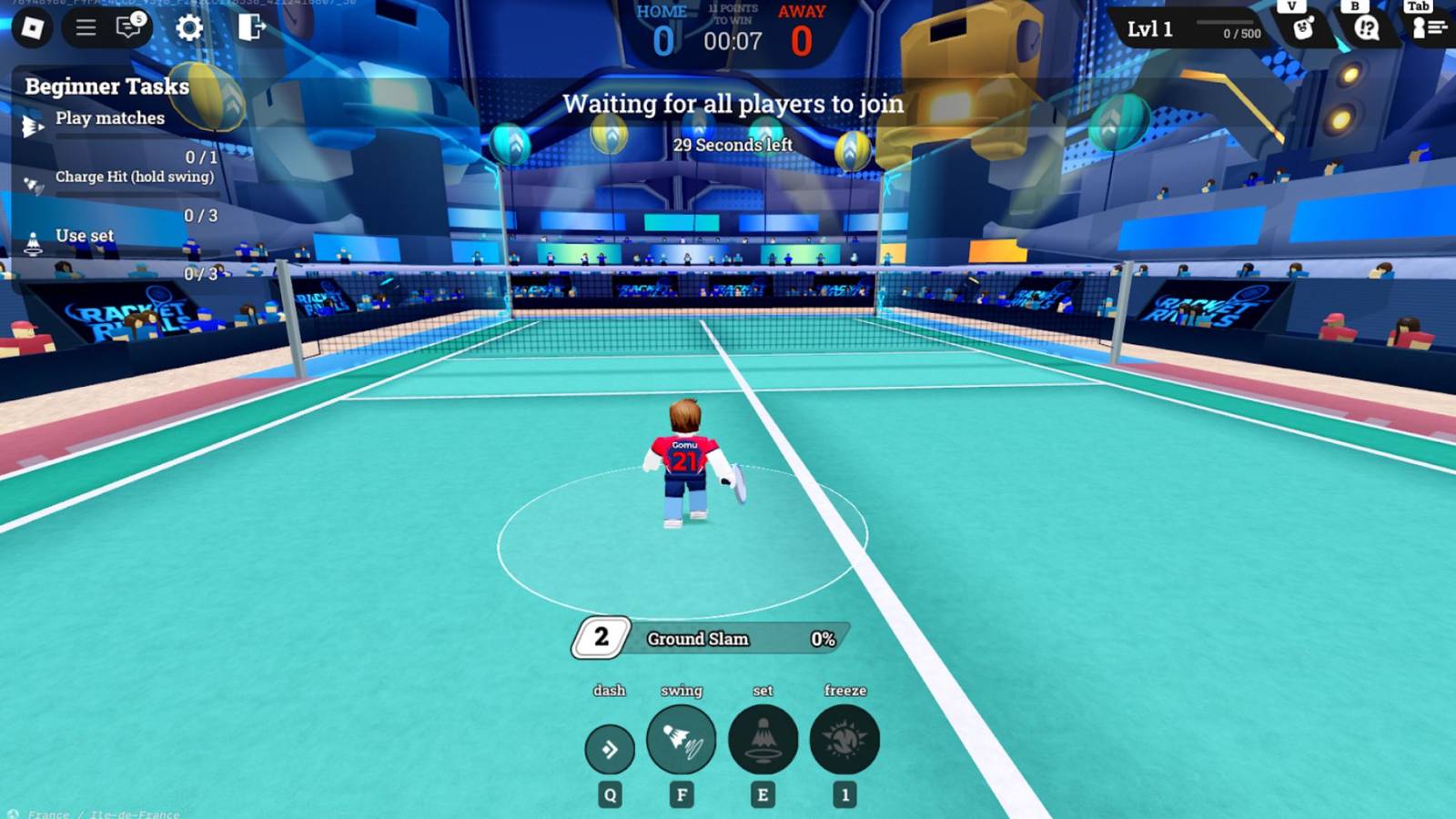Click the Beginner Tasks panel header

106,86
